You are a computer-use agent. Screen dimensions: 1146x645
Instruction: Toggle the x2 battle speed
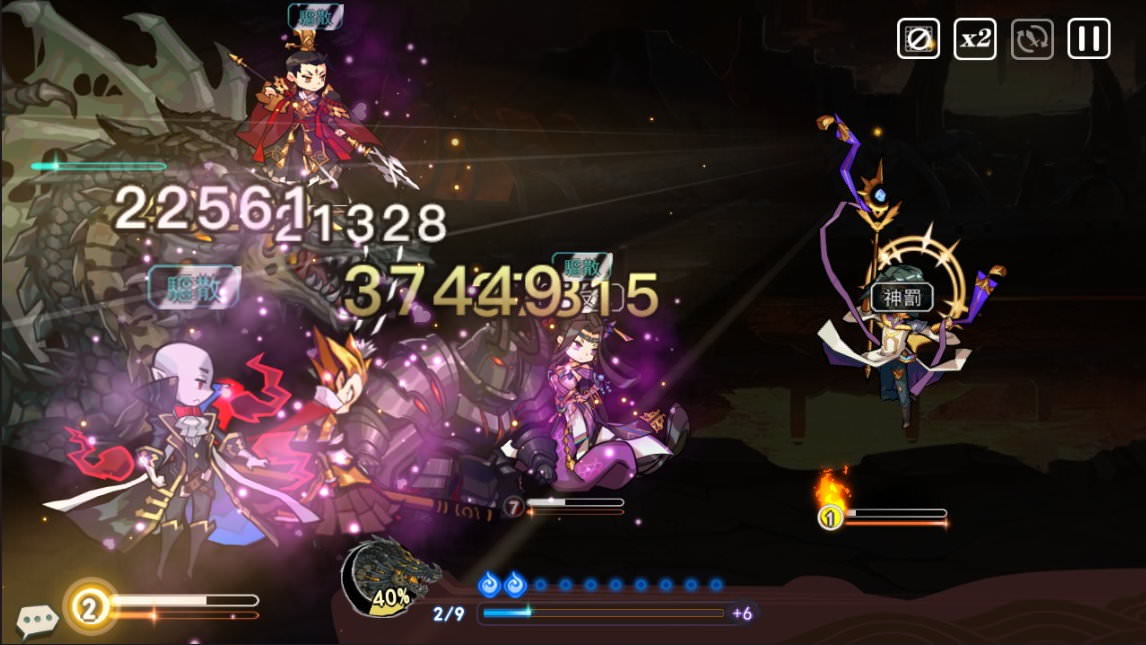pyautogui.click(x=975, y=39)
